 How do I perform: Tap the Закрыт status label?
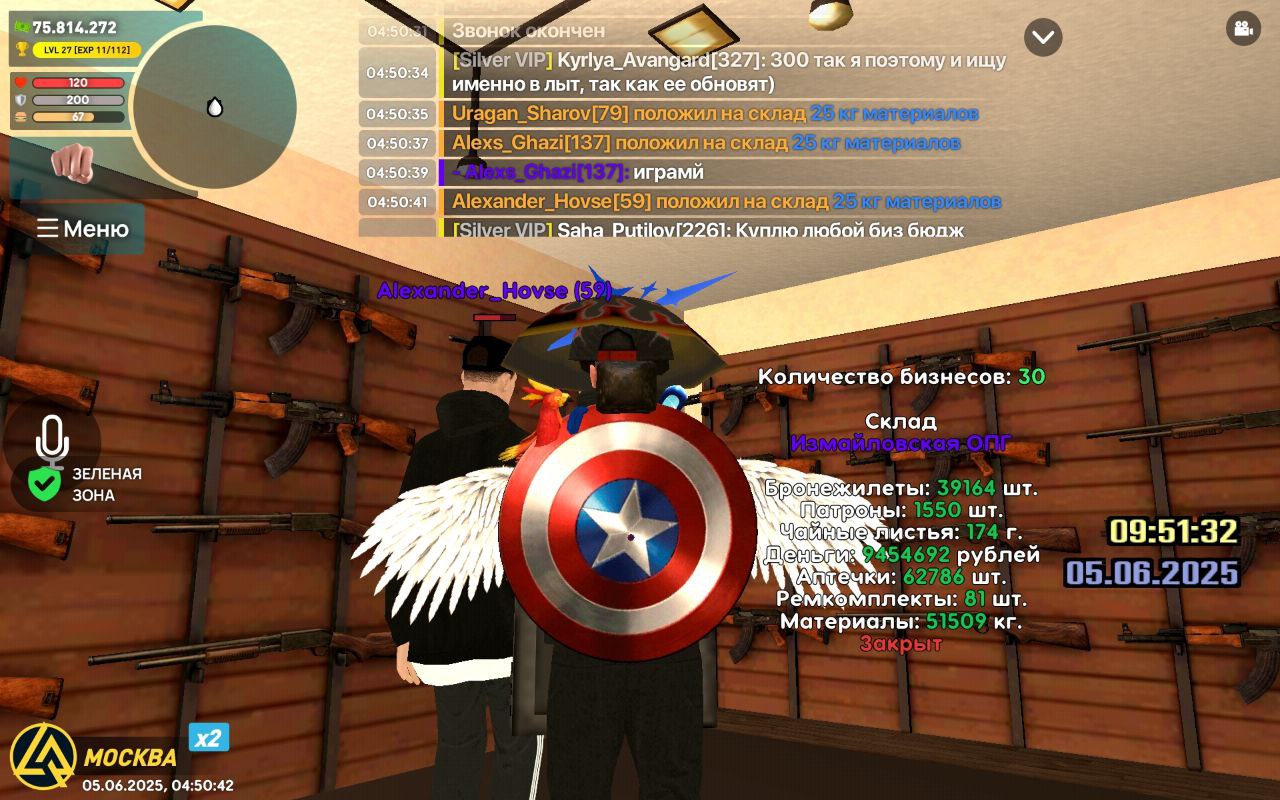(x=901, y=643)
